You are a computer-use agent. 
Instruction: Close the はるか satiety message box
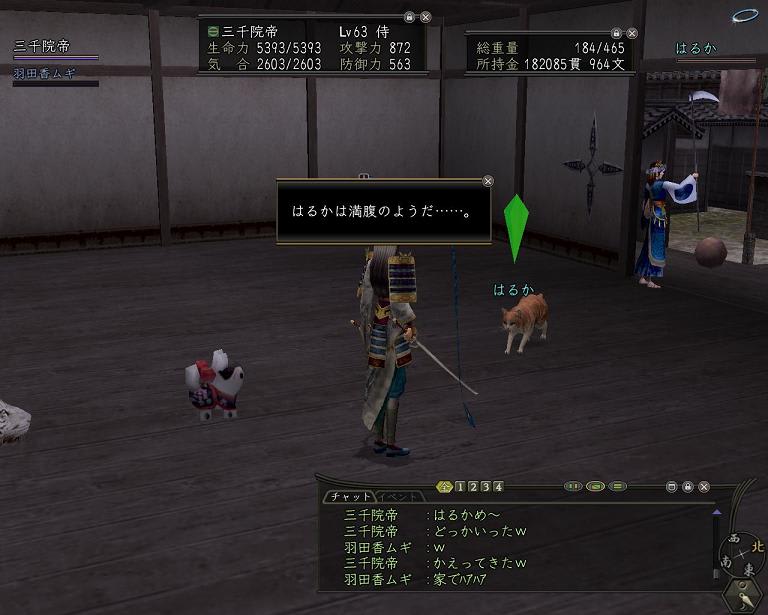[488, 181]
